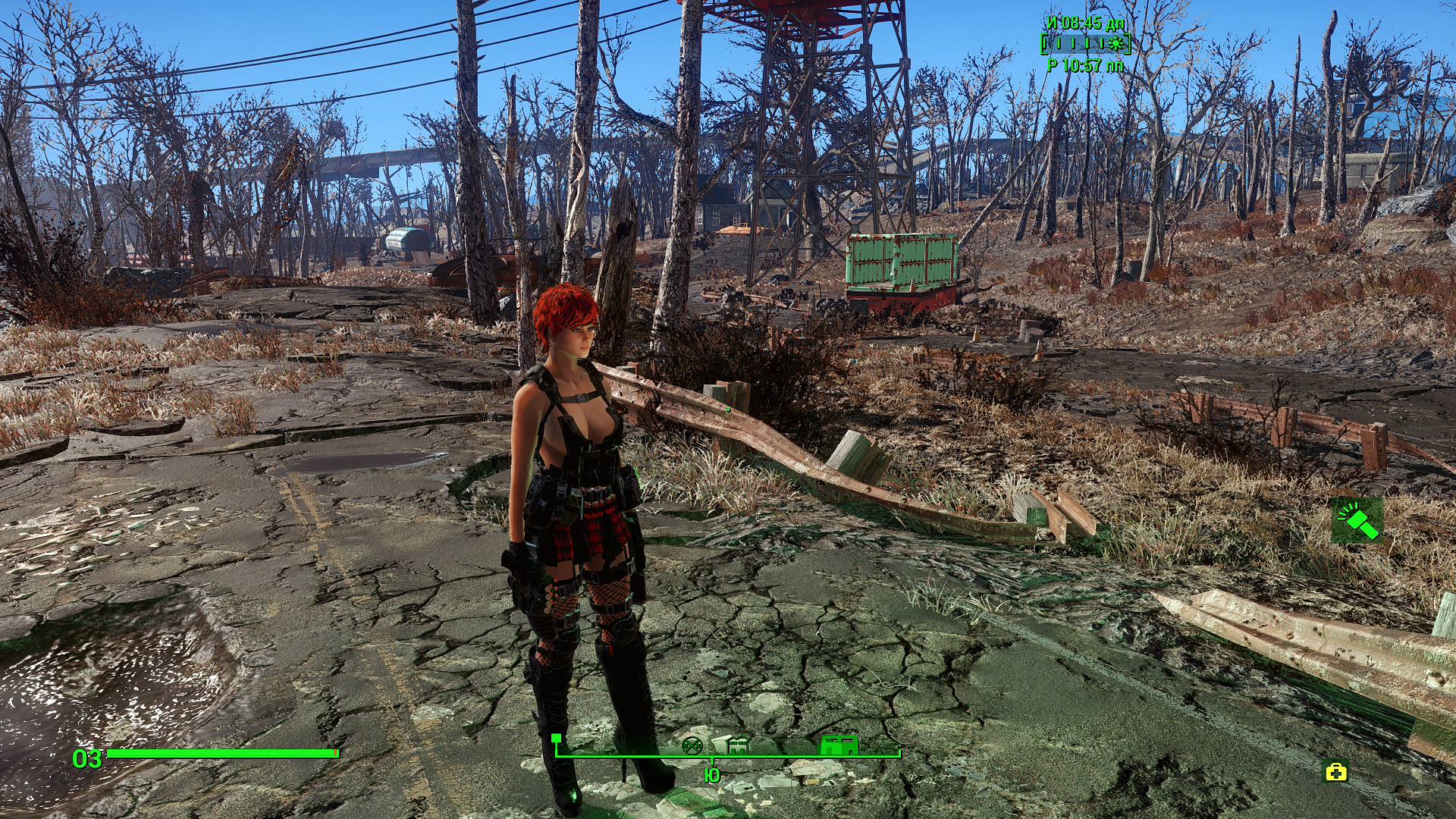Click the crossed-circle marker on the compass

click(x=692, y=745)
